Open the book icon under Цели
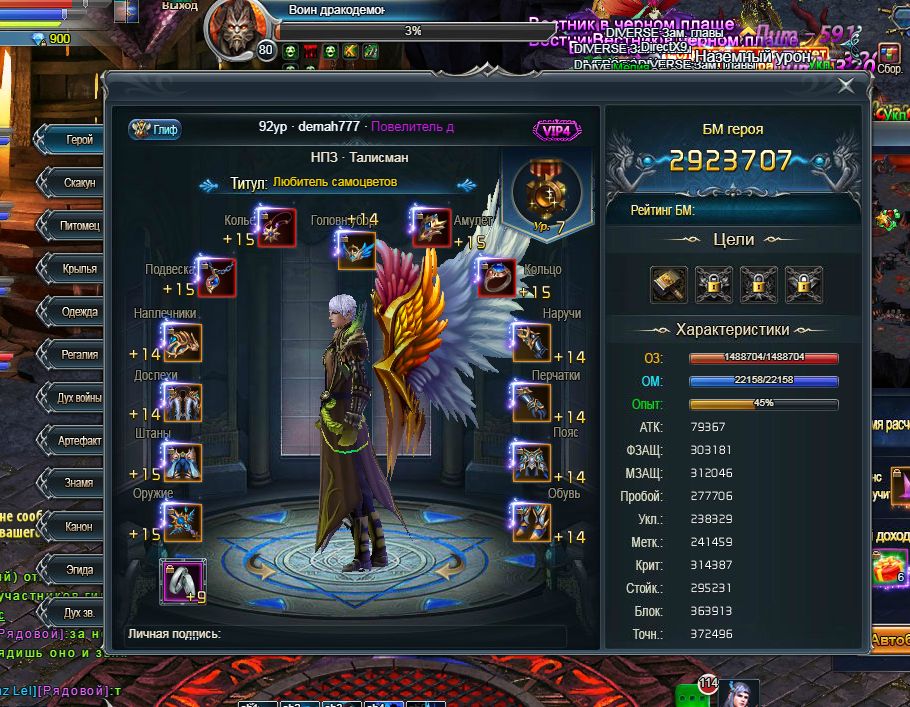The height and width of the screenshot is (707, 910). coord(669,285)
